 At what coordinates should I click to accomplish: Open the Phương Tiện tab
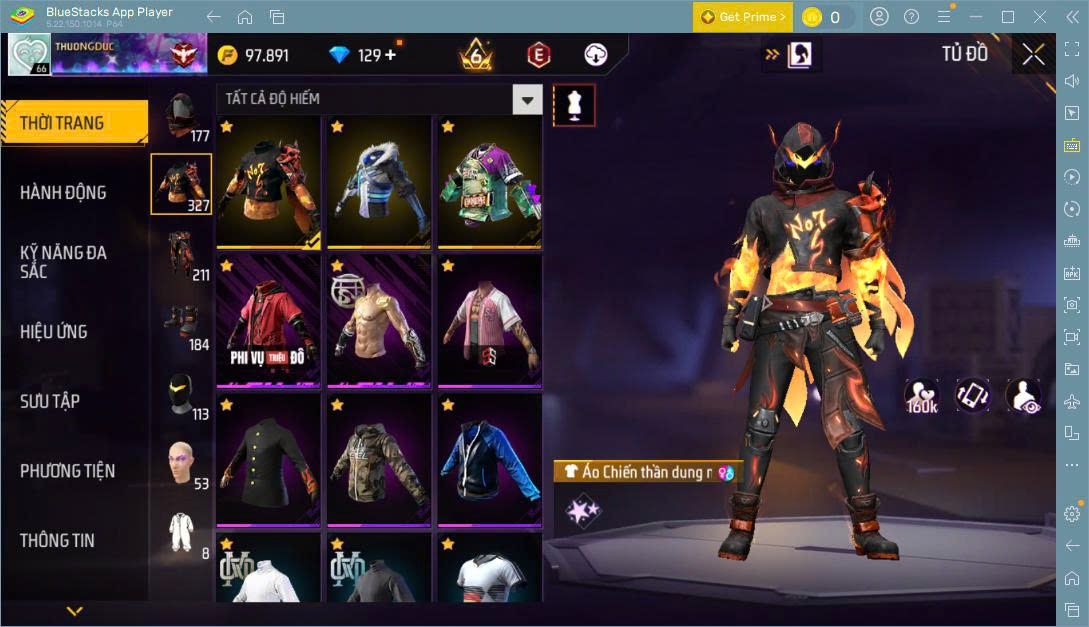pyautogui.click(x=67, y=471)
